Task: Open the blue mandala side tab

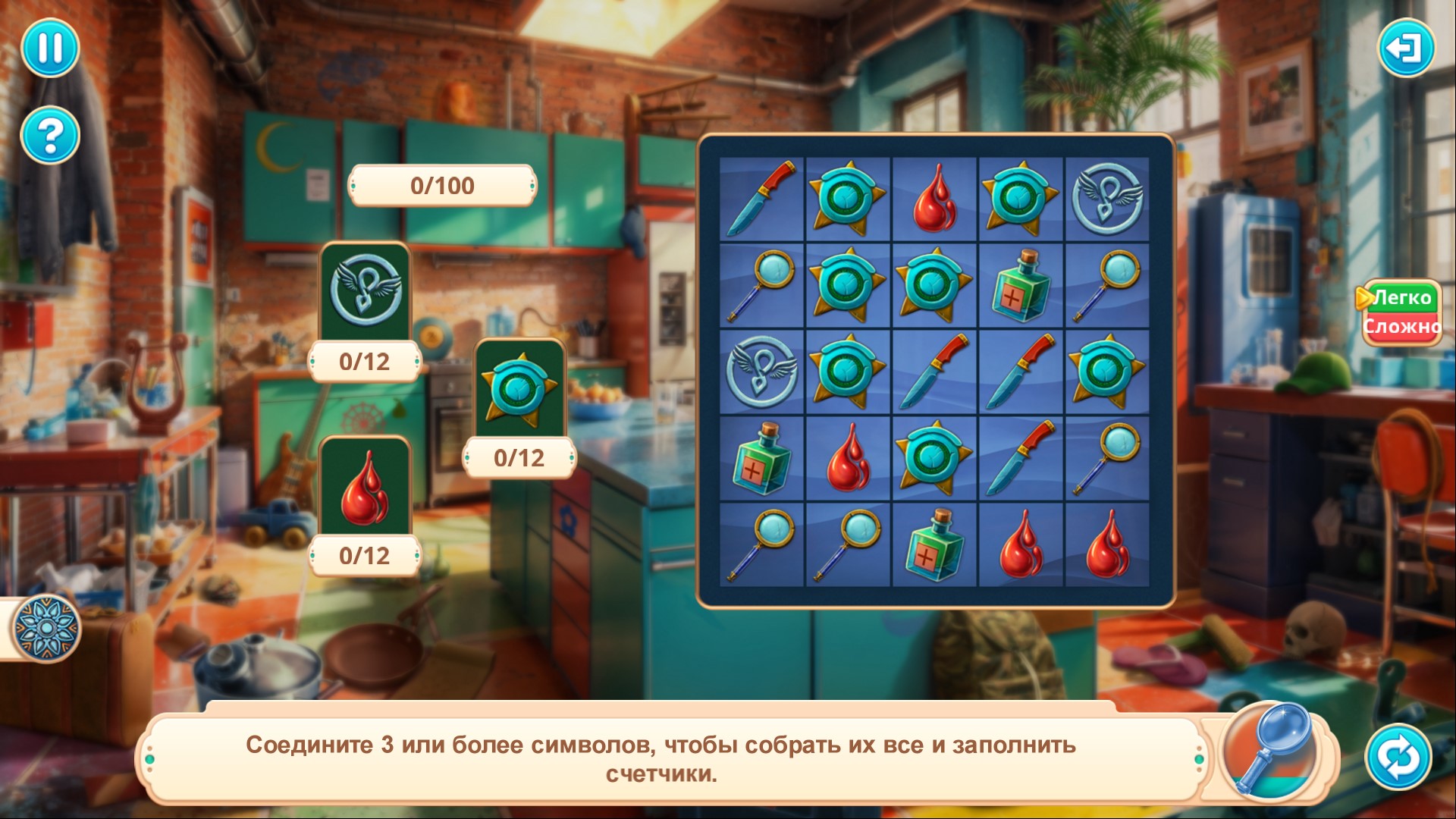Action: point(45,629)
